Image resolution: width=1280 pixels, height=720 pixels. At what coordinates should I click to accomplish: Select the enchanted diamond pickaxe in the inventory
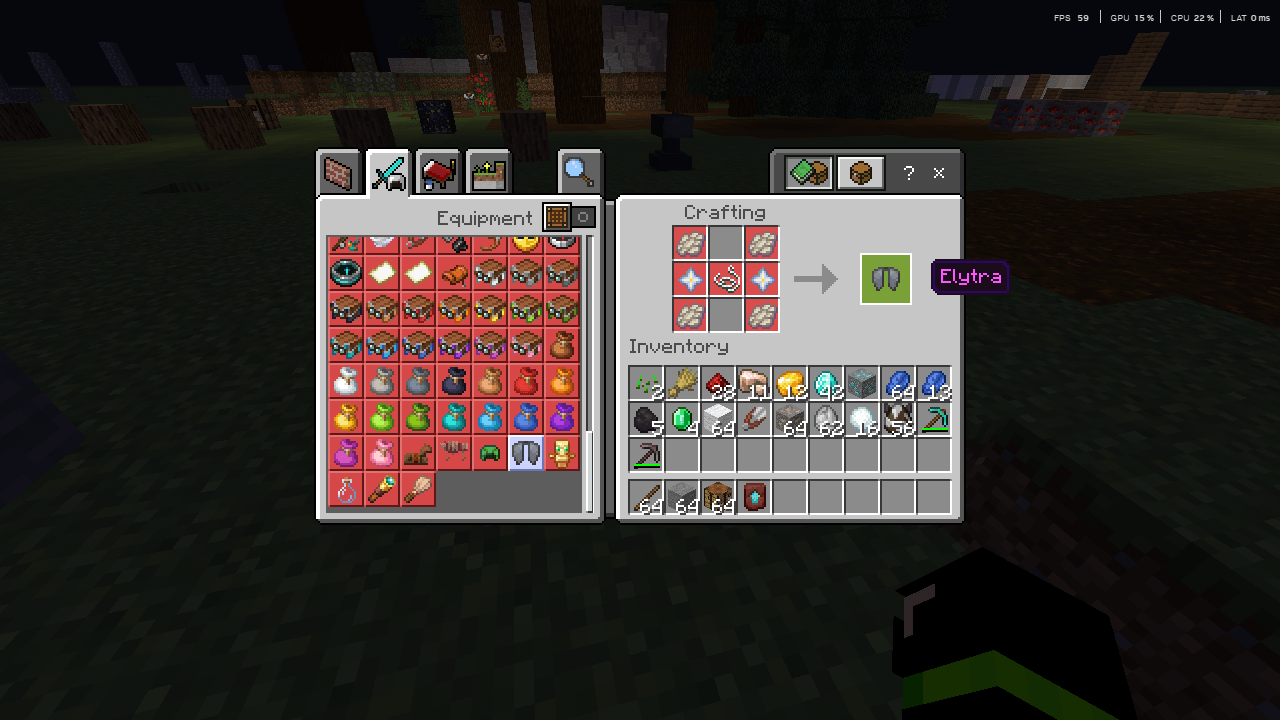click(933, 417)
